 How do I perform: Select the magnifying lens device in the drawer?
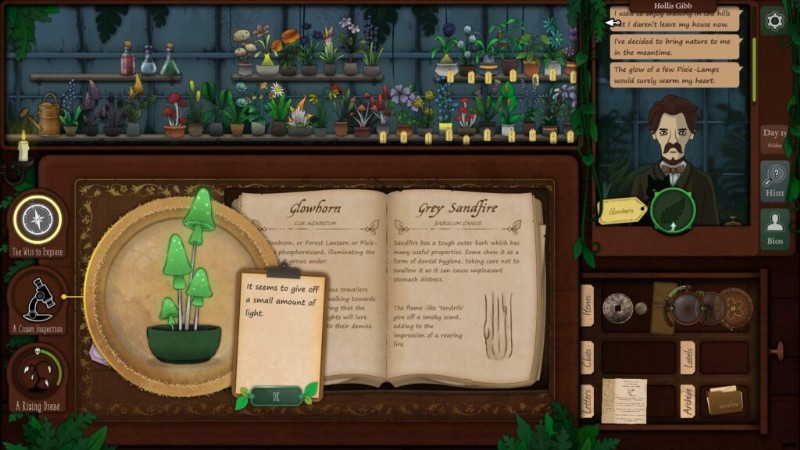687,307
